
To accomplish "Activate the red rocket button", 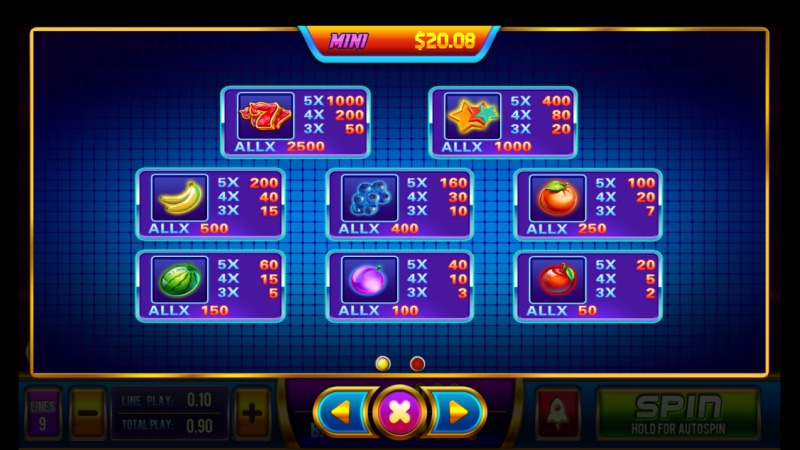I will (x=557, y=412).
